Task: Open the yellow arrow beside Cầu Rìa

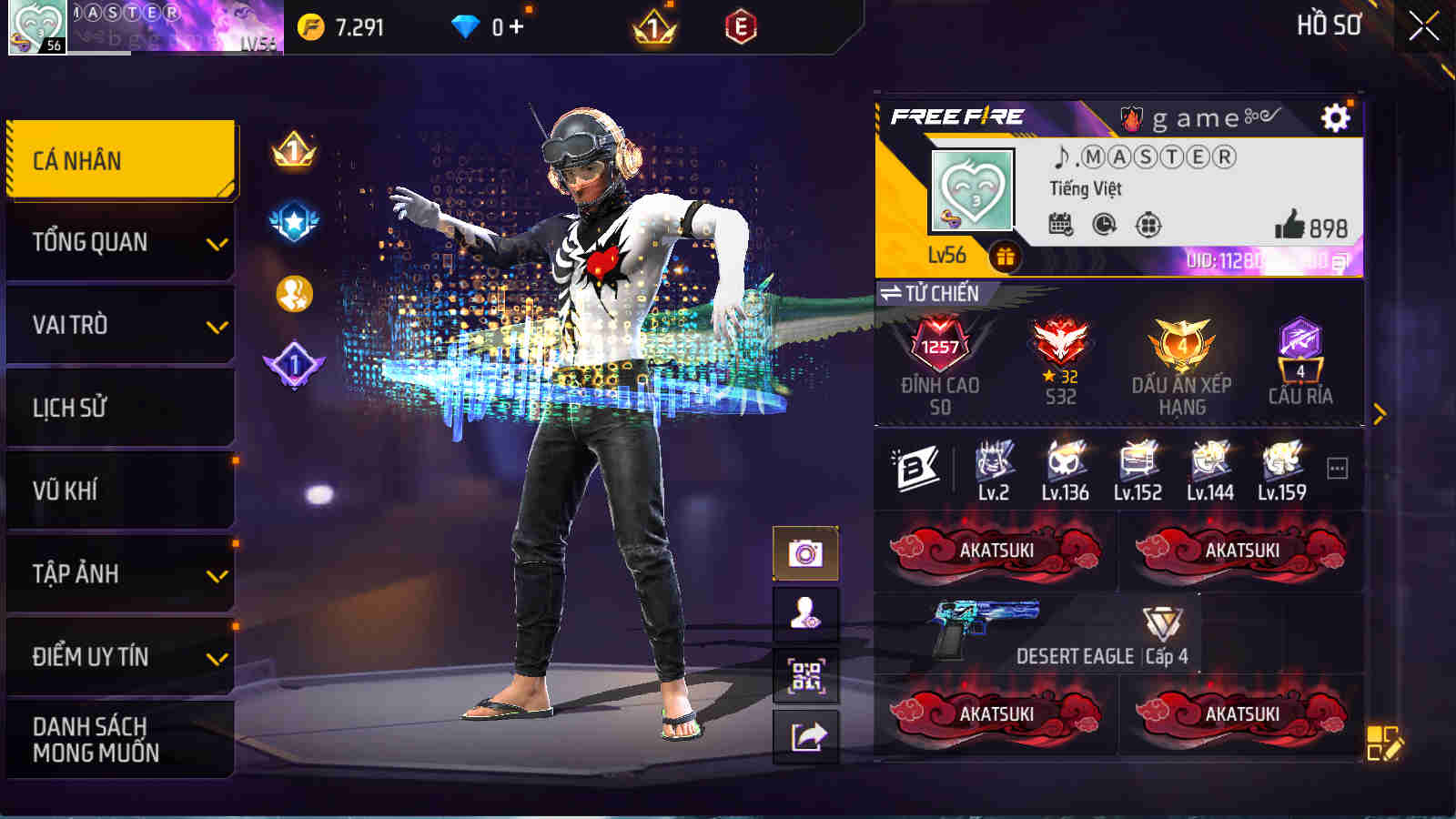Action: 1382,409
